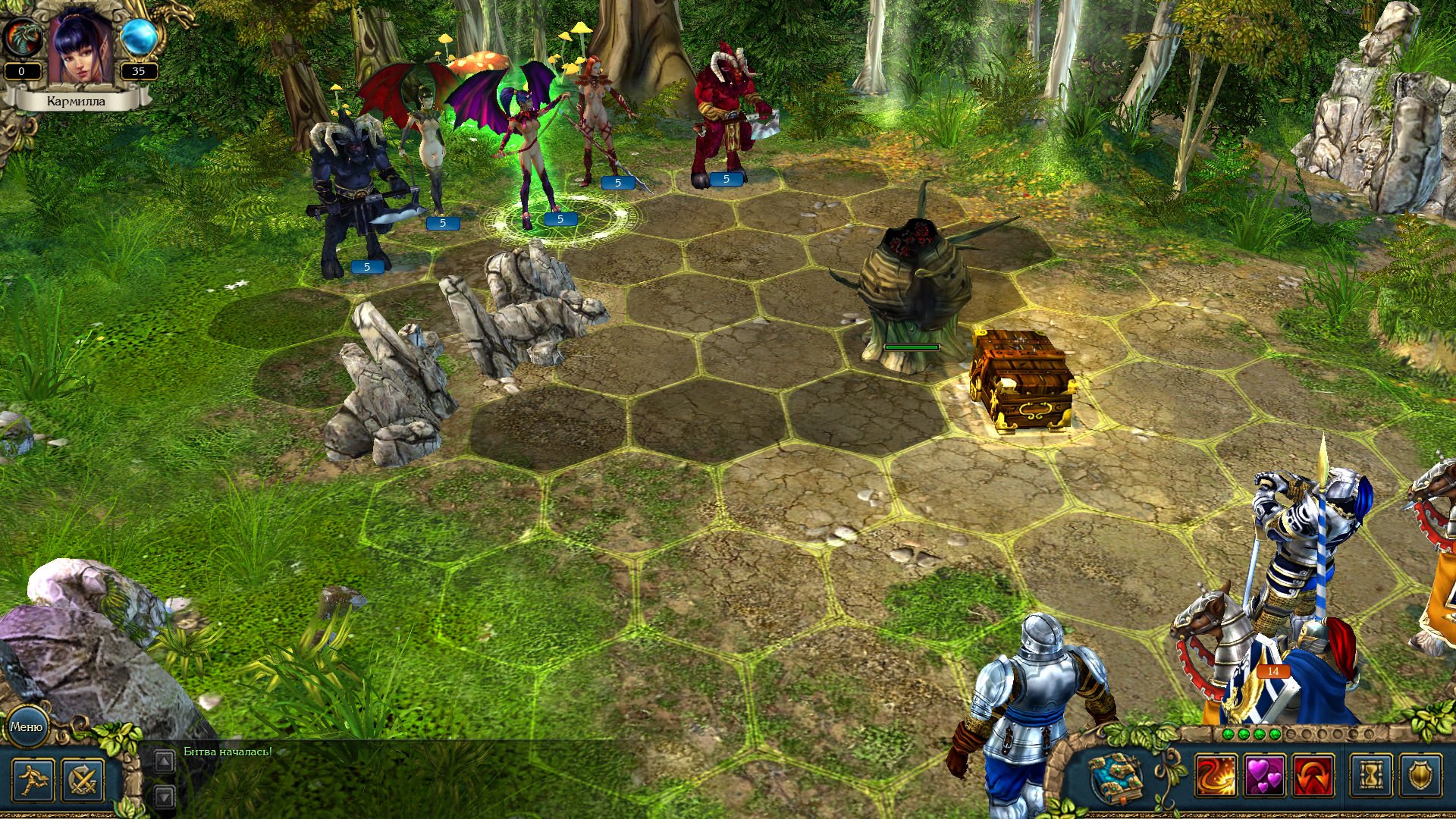Image resolution: width=1456 pixels, height=819 pixels.
Task: Open the blue spell book
Action: (1116, 777)
